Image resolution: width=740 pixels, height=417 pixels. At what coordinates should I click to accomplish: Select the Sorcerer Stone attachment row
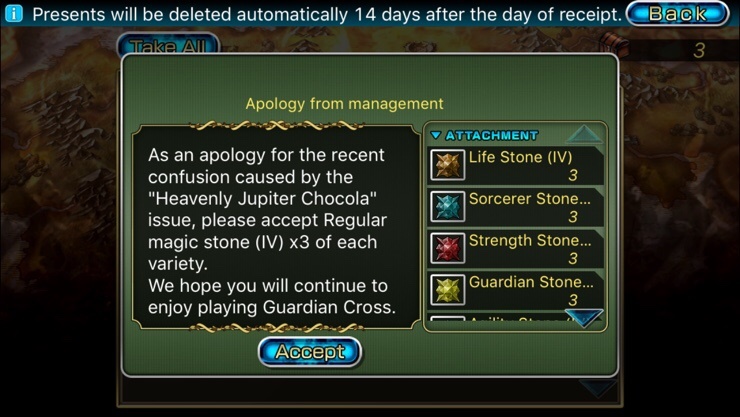coord(516,207)
